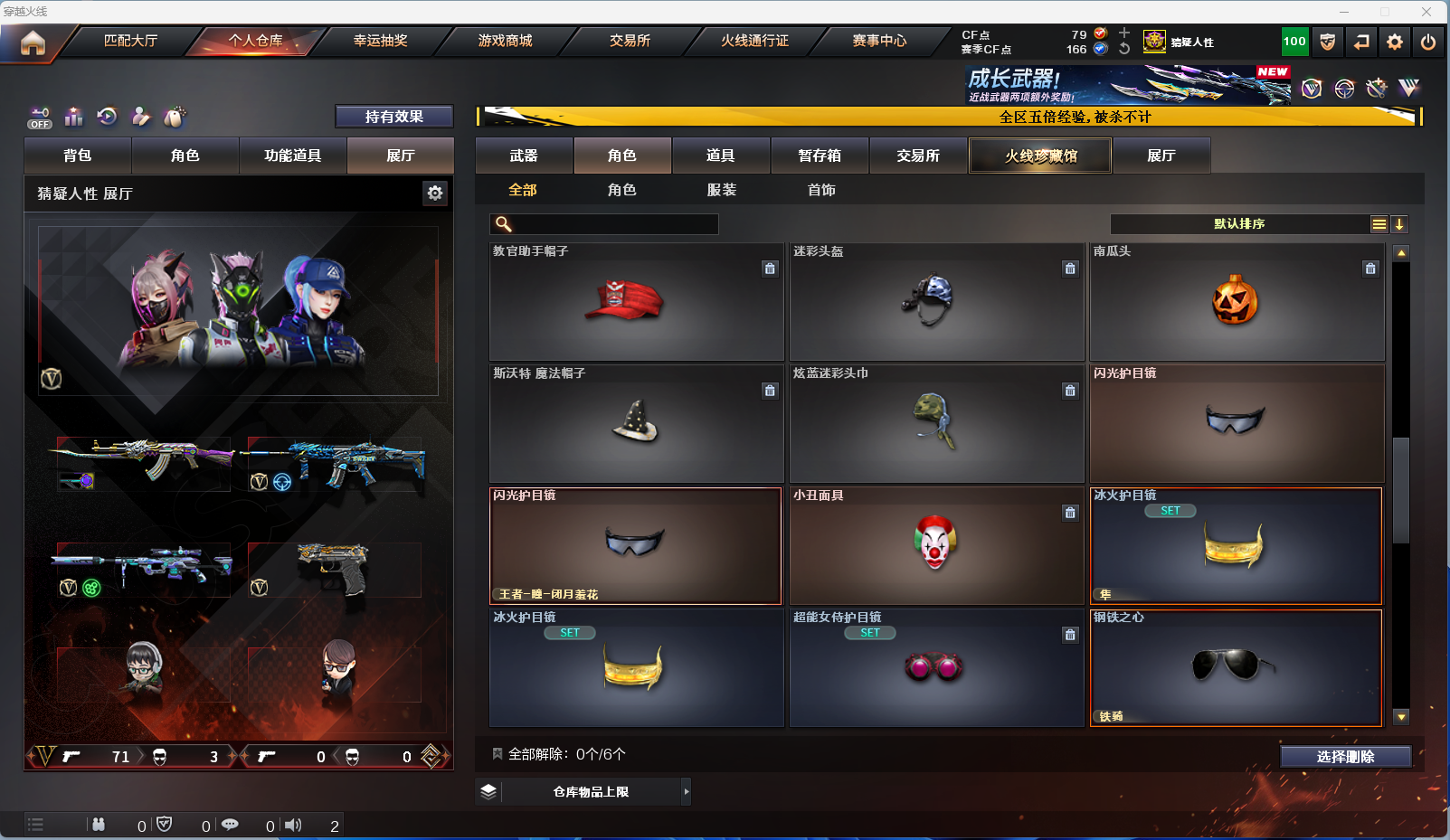Click the 持有效果 button

tap(393, 117)
